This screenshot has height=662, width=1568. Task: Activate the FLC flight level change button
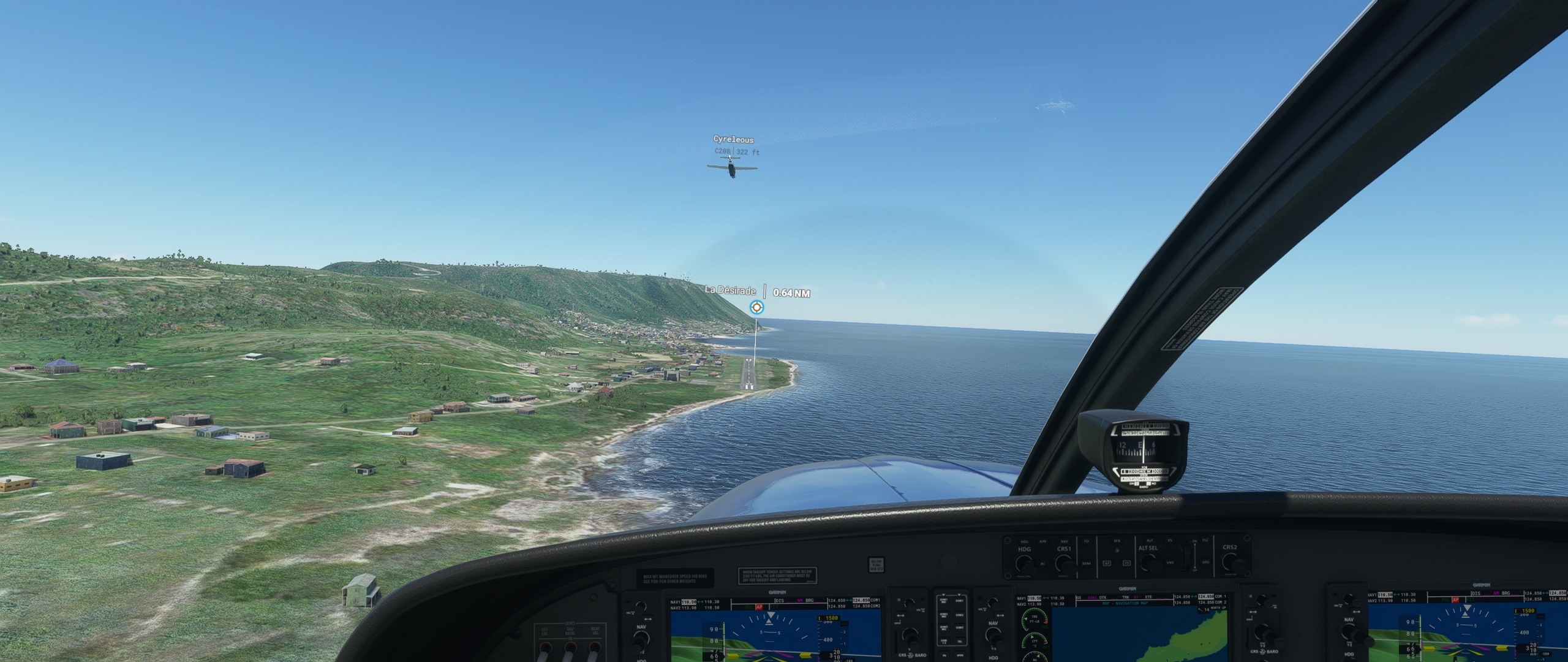[1205, 541]
